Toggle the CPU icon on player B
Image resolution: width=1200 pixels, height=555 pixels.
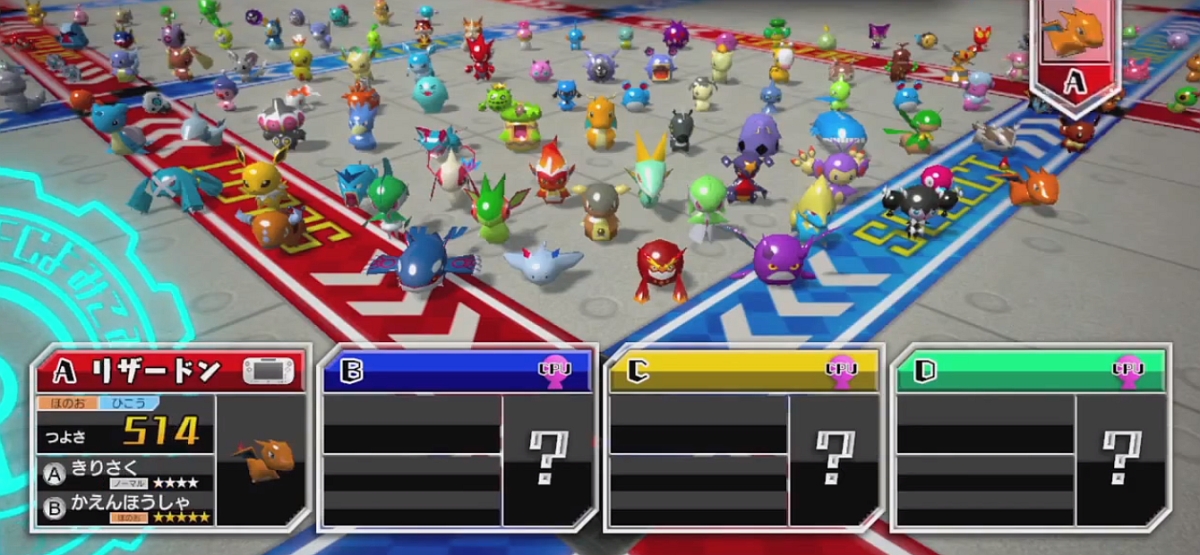(552, 370)
